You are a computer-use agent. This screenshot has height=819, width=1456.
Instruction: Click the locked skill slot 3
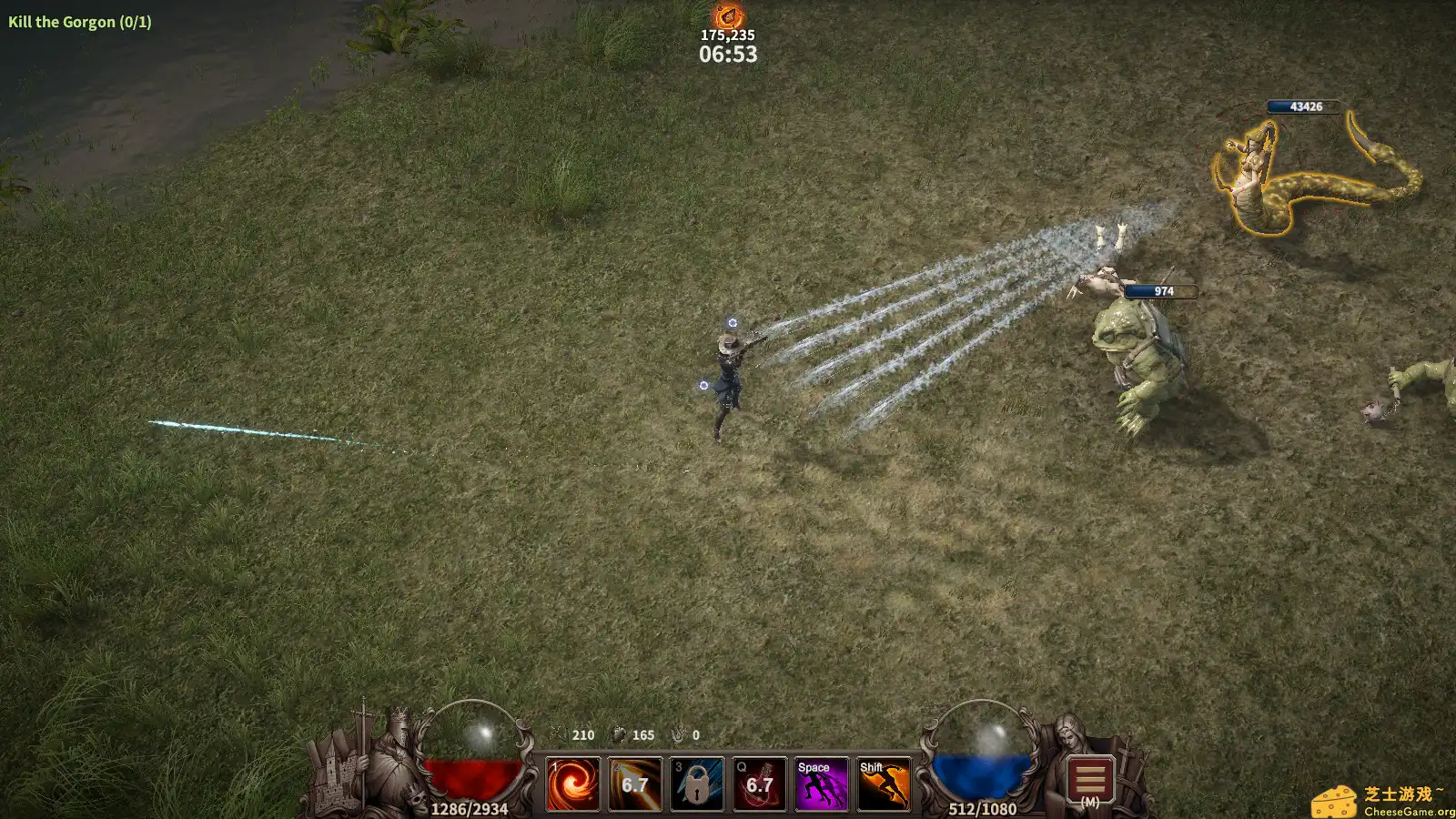pyautogui.click(x=695, y=784)
